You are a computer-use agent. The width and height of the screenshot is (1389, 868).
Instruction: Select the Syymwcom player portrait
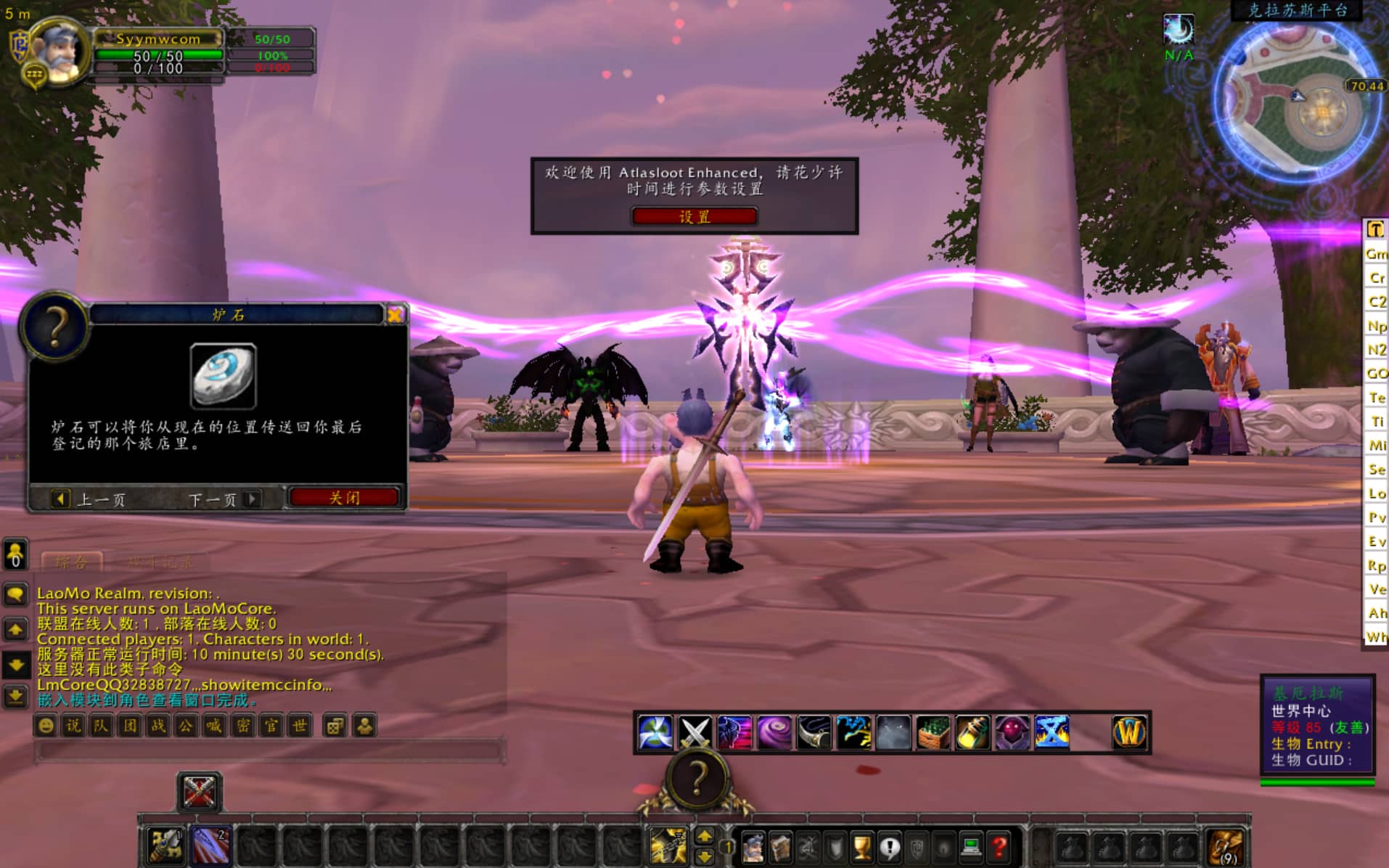tap(60, 51)
